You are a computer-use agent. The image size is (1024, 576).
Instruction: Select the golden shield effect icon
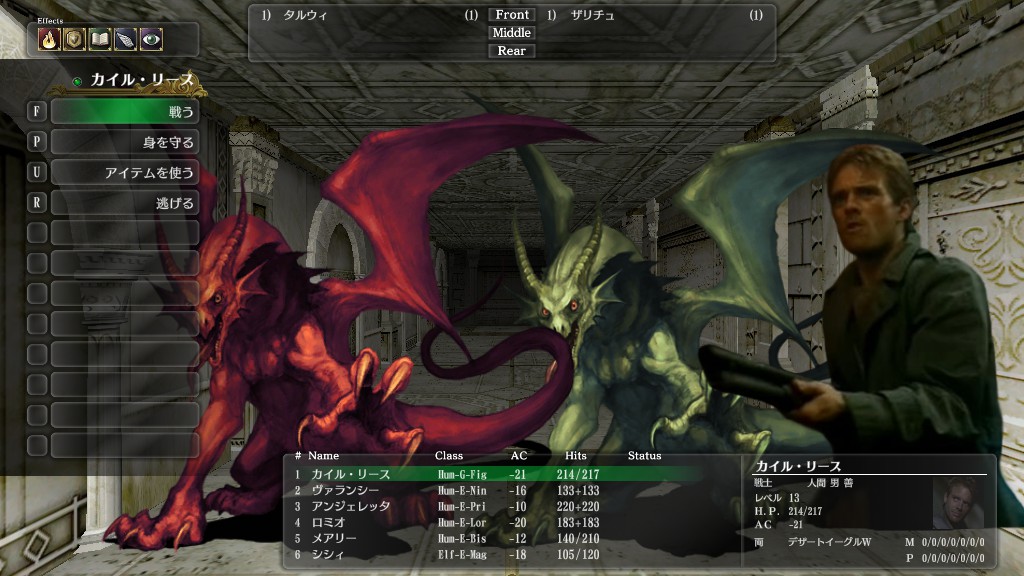click(x=74, y=39)
